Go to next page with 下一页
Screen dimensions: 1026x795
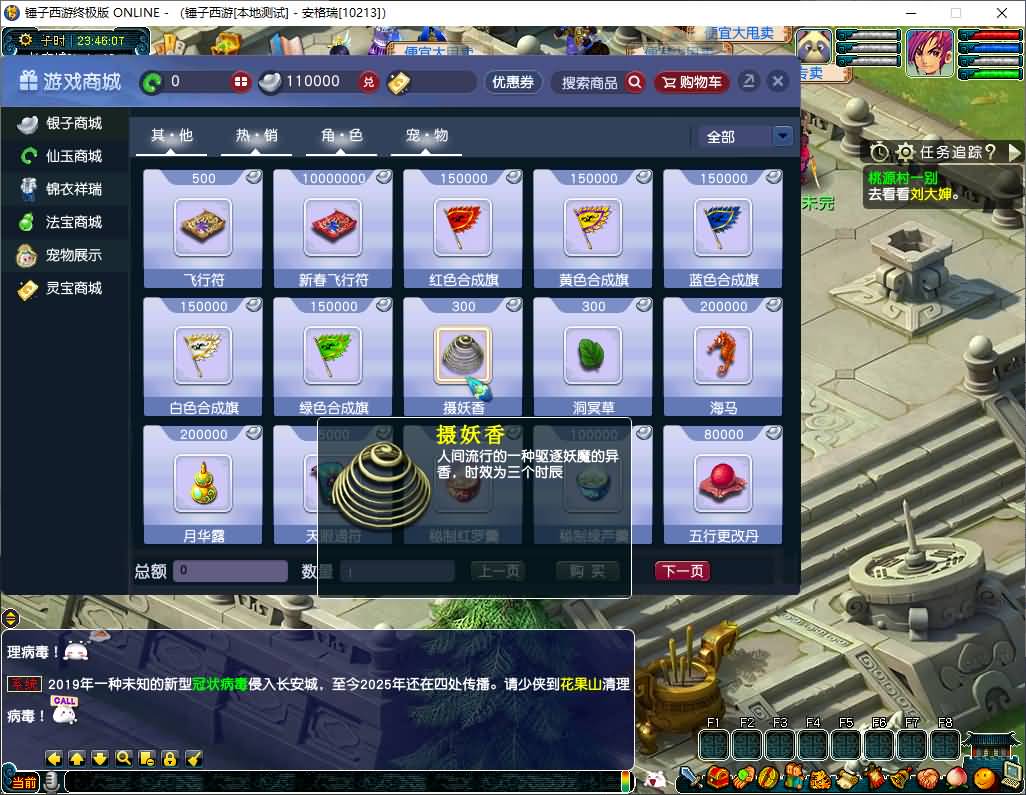point(682,571)
